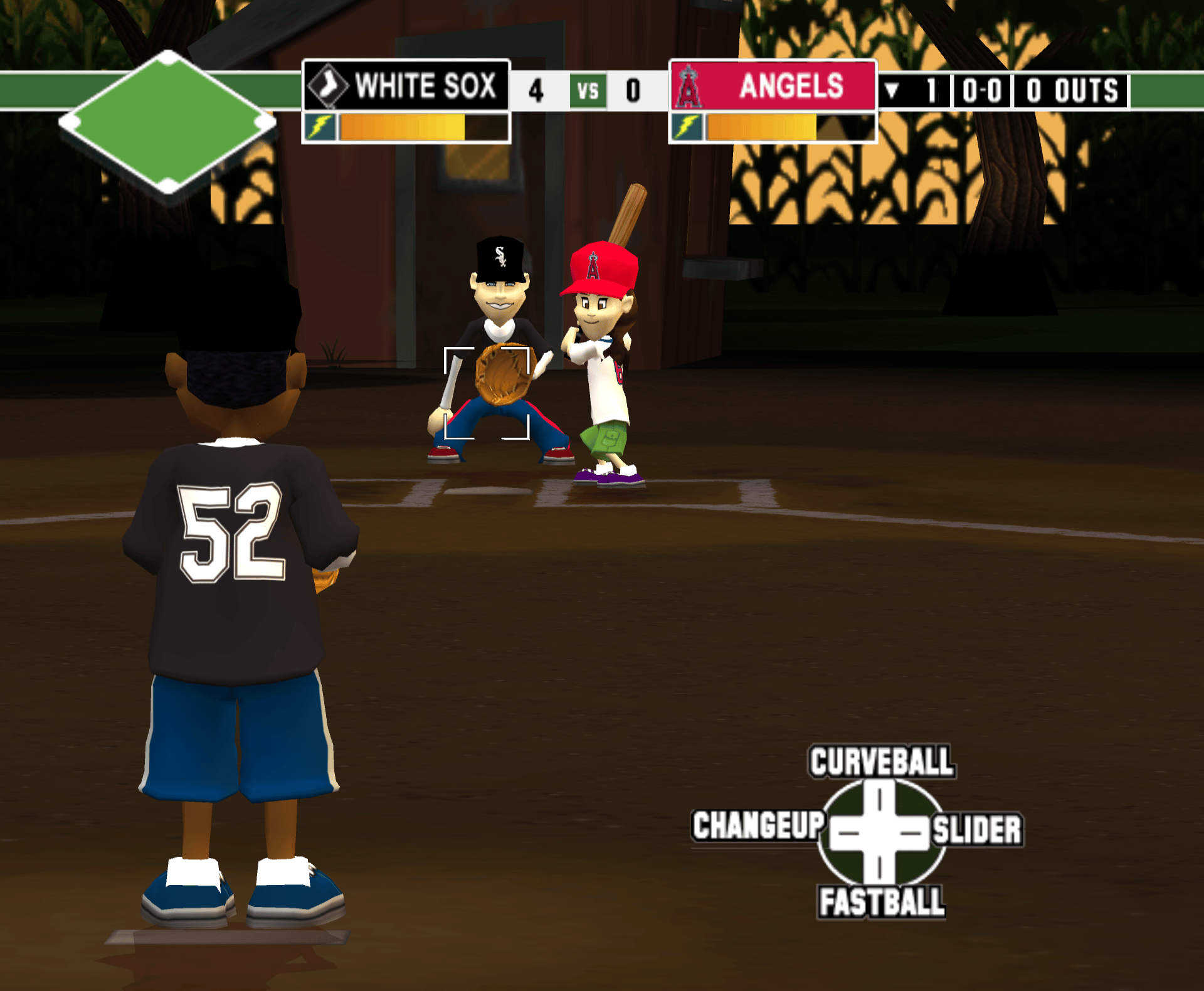The width and height of the screenshot is (1204, 991).
Task: Select the ANGELS name plate
Action: [x=791, y=87]
